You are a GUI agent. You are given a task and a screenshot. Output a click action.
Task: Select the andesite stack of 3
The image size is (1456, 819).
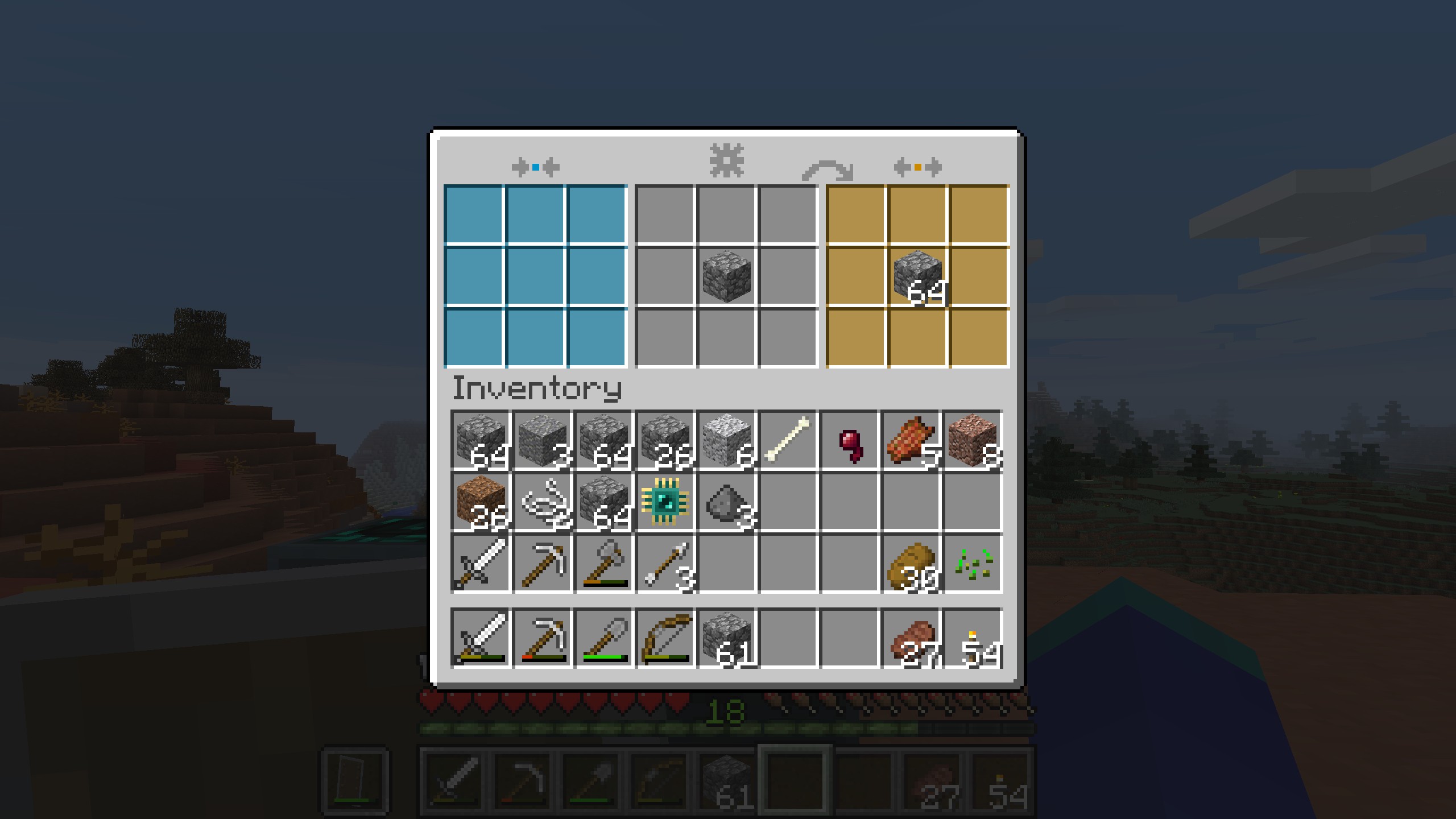coord(542,441)
